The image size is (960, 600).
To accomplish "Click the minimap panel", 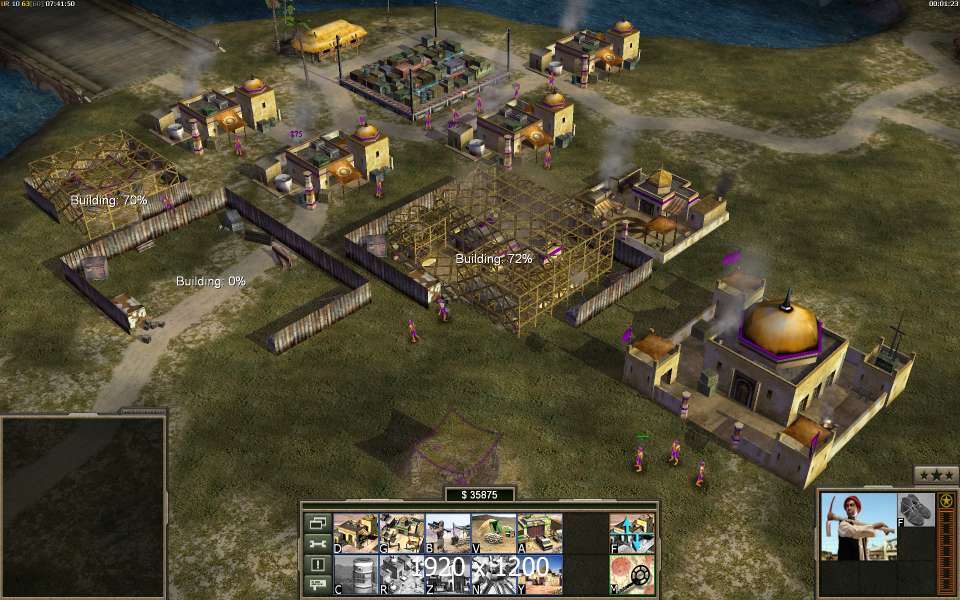I will coord(83,505).
